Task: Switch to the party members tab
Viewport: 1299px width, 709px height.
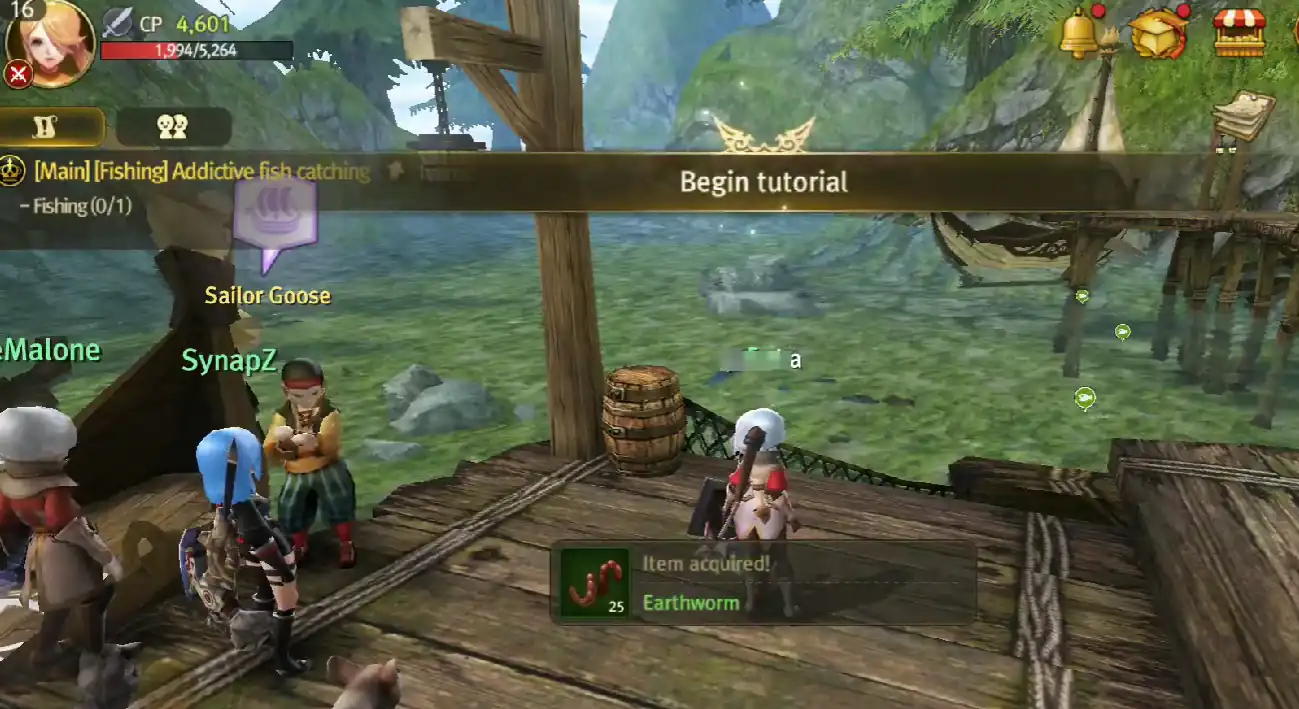Action: click(173, 126)
